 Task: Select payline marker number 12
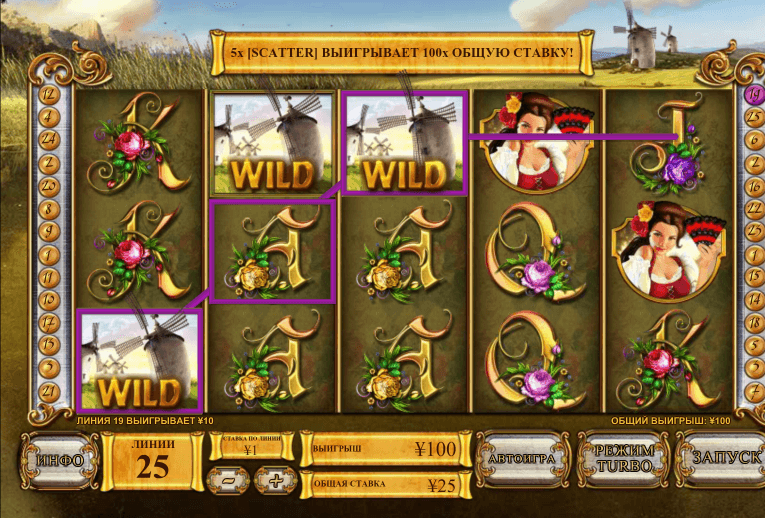point(47,92)
